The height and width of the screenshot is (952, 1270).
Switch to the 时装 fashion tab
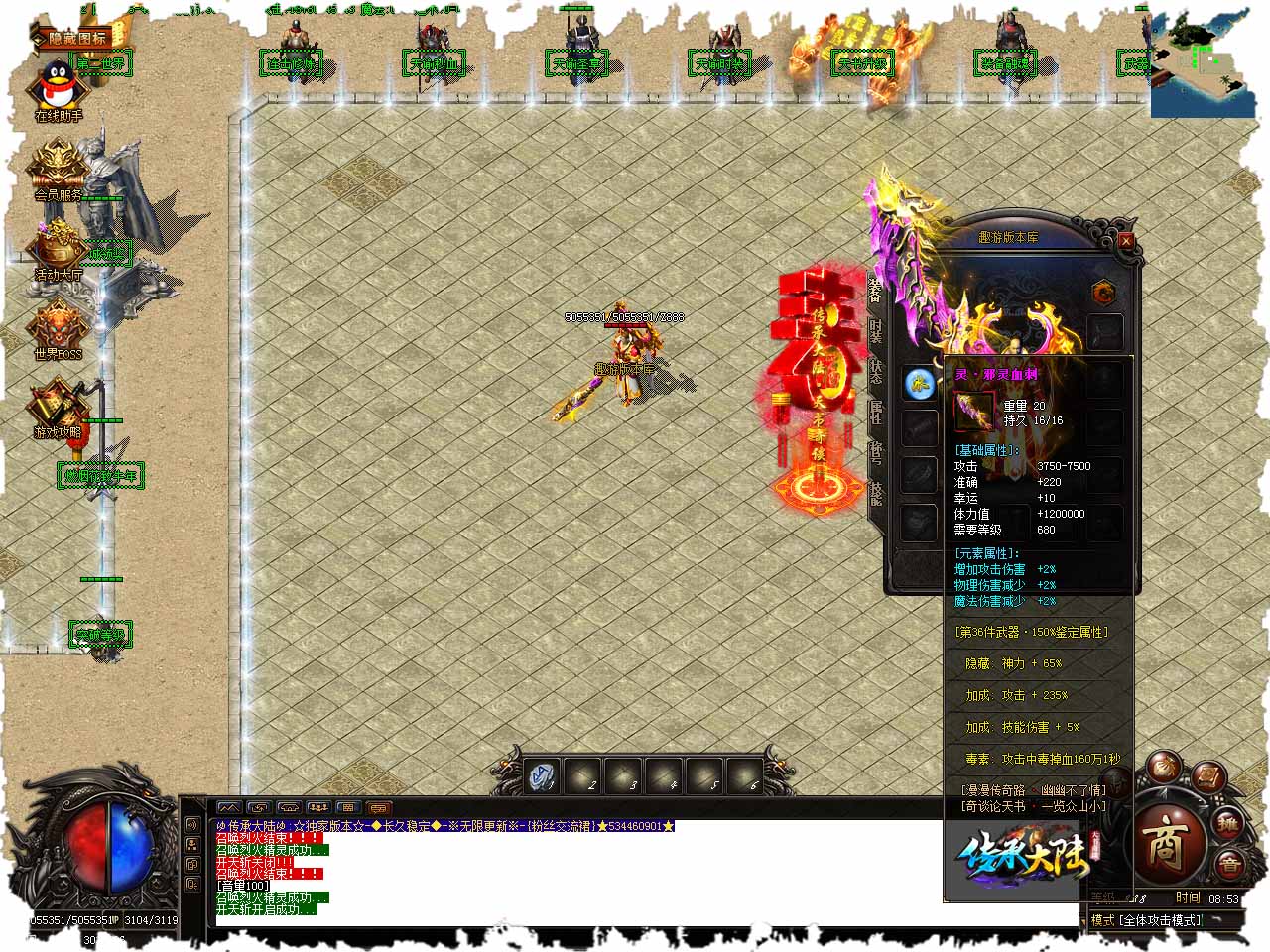[876, 332]
